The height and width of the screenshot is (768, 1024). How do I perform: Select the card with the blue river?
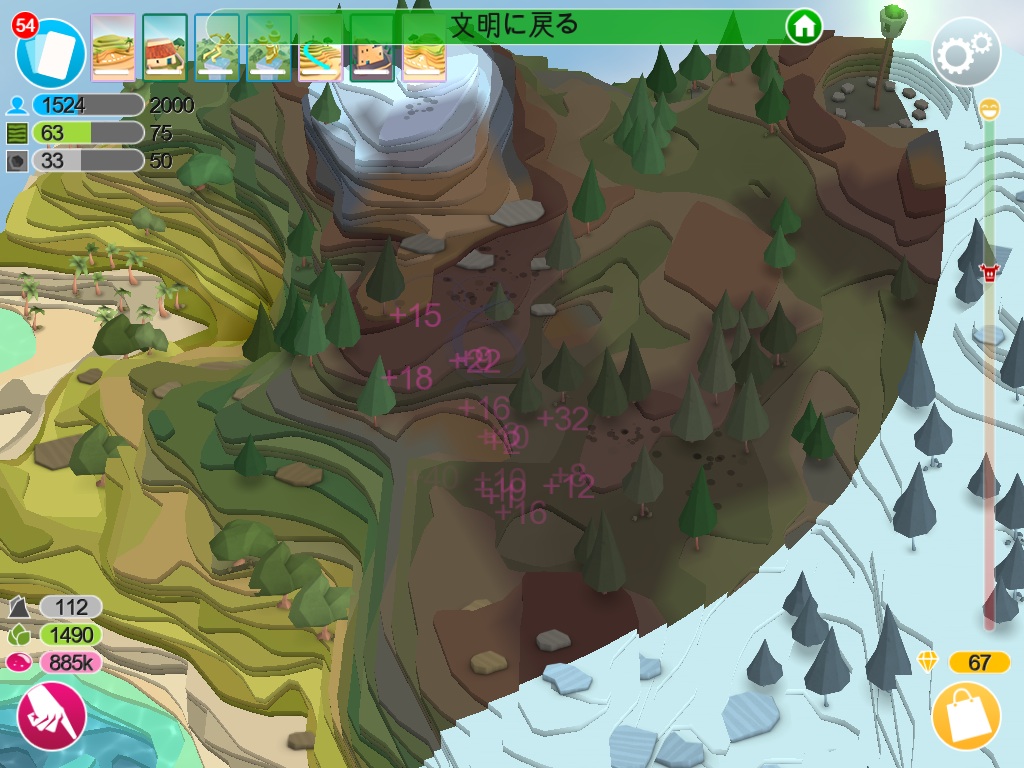(321, 48)
